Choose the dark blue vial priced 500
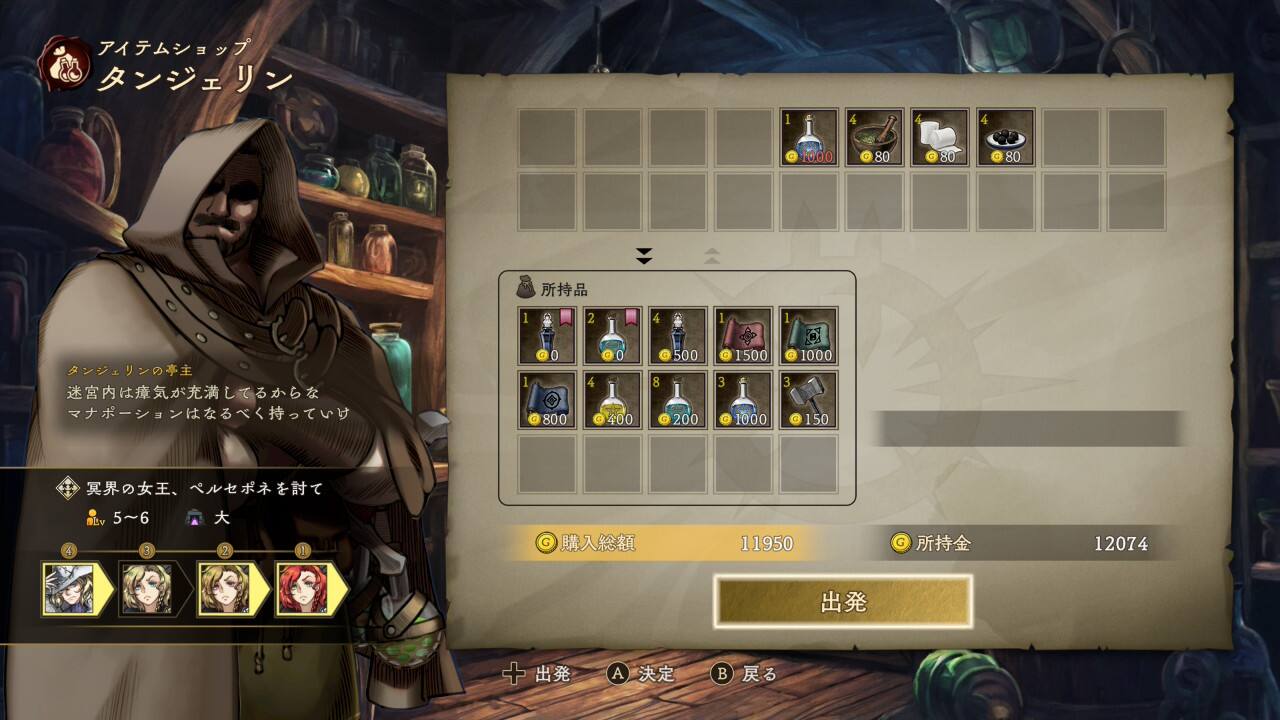 (x=678, y=335)
